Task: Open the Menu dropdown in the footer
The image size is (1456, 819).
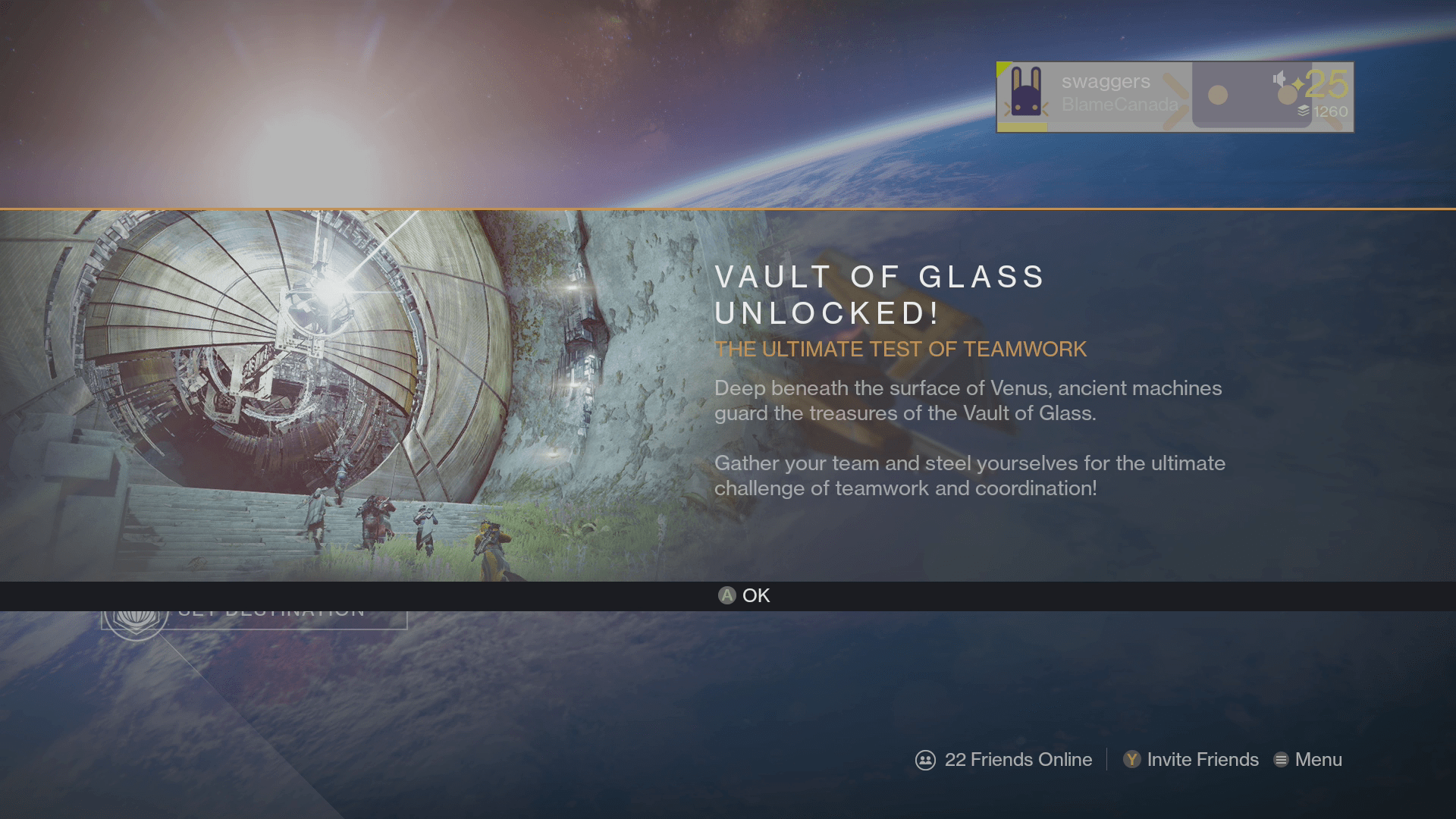Action: coord(1317,759)
